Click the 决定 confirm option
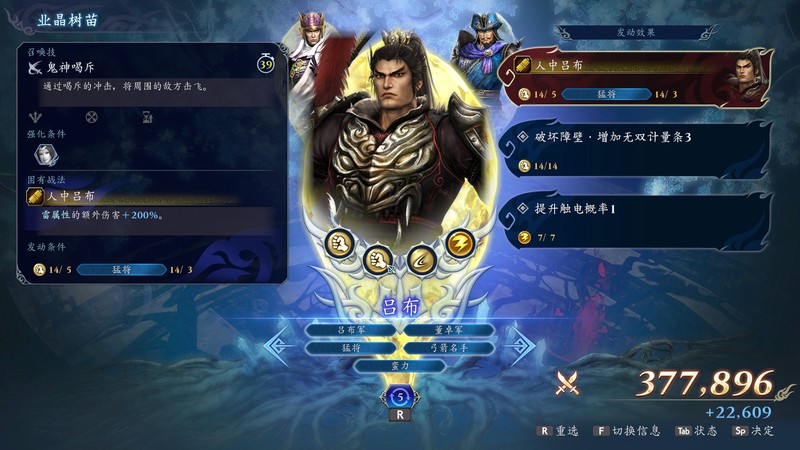 pyautogui.click(x=755, y=431)
